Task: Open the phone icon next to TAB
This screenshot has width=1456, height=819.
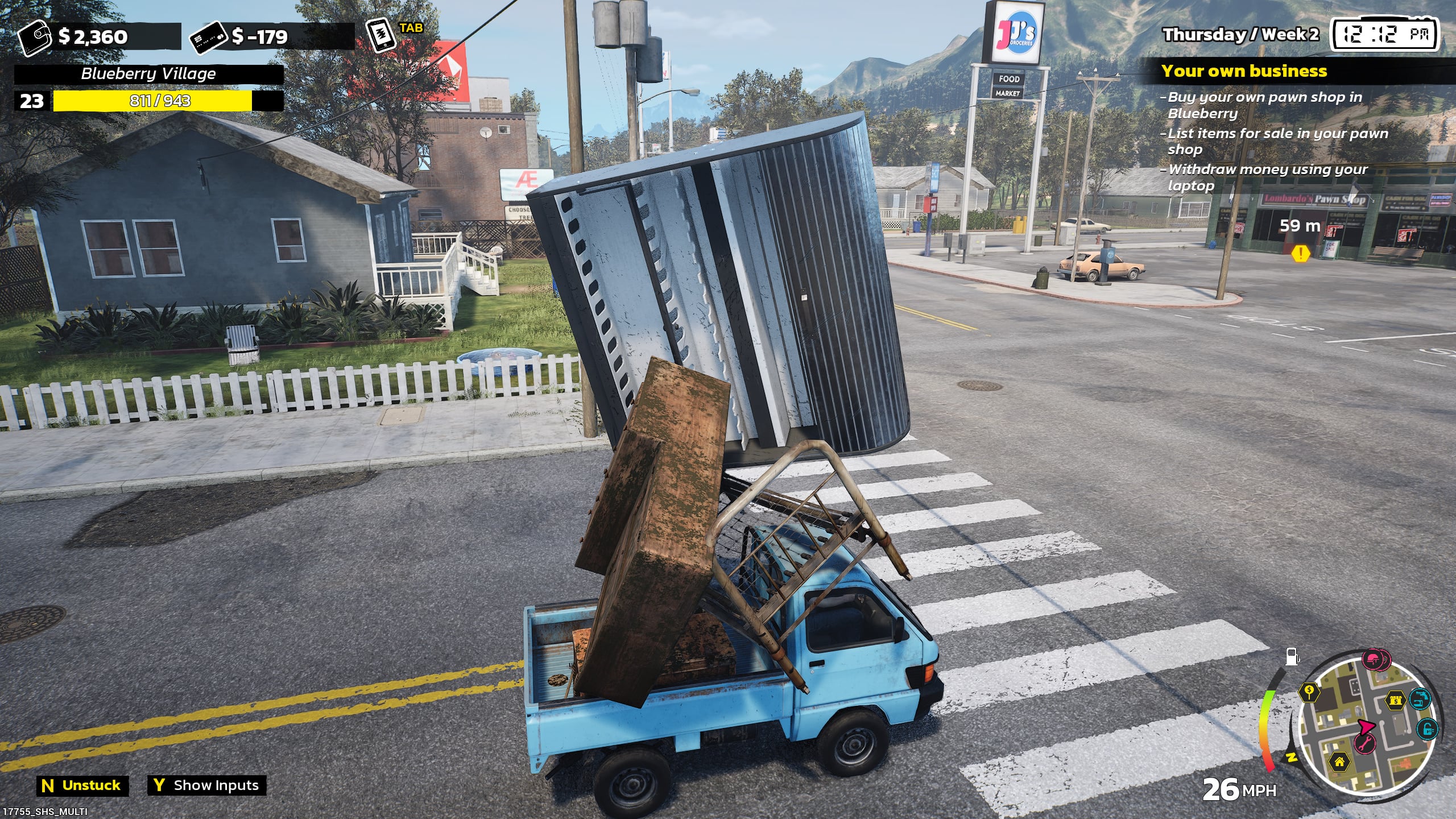Action: point(380,35)
